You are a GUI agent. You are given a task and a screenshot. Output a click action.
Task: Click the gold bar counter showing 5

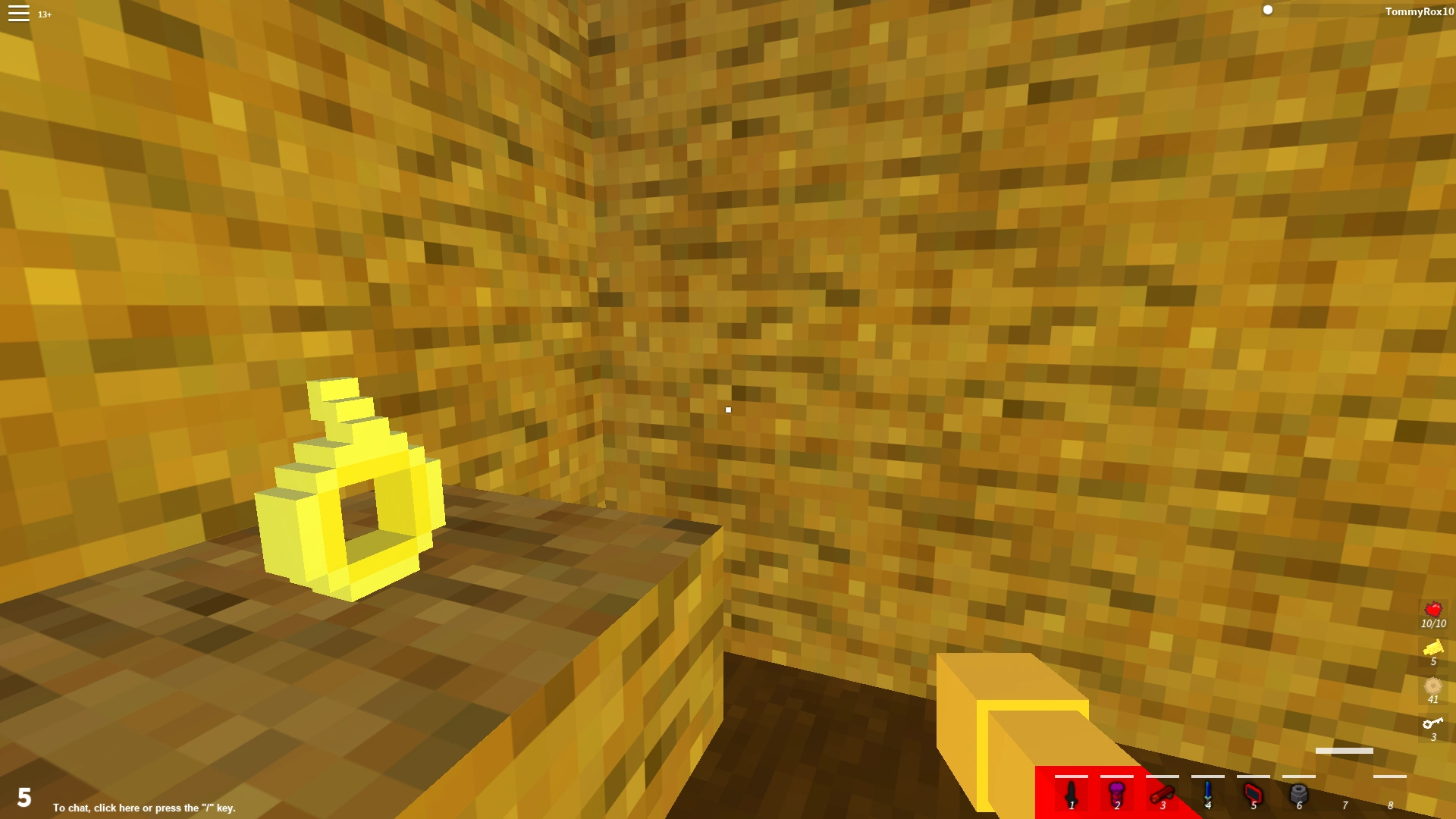click(x=1433, y=654)
